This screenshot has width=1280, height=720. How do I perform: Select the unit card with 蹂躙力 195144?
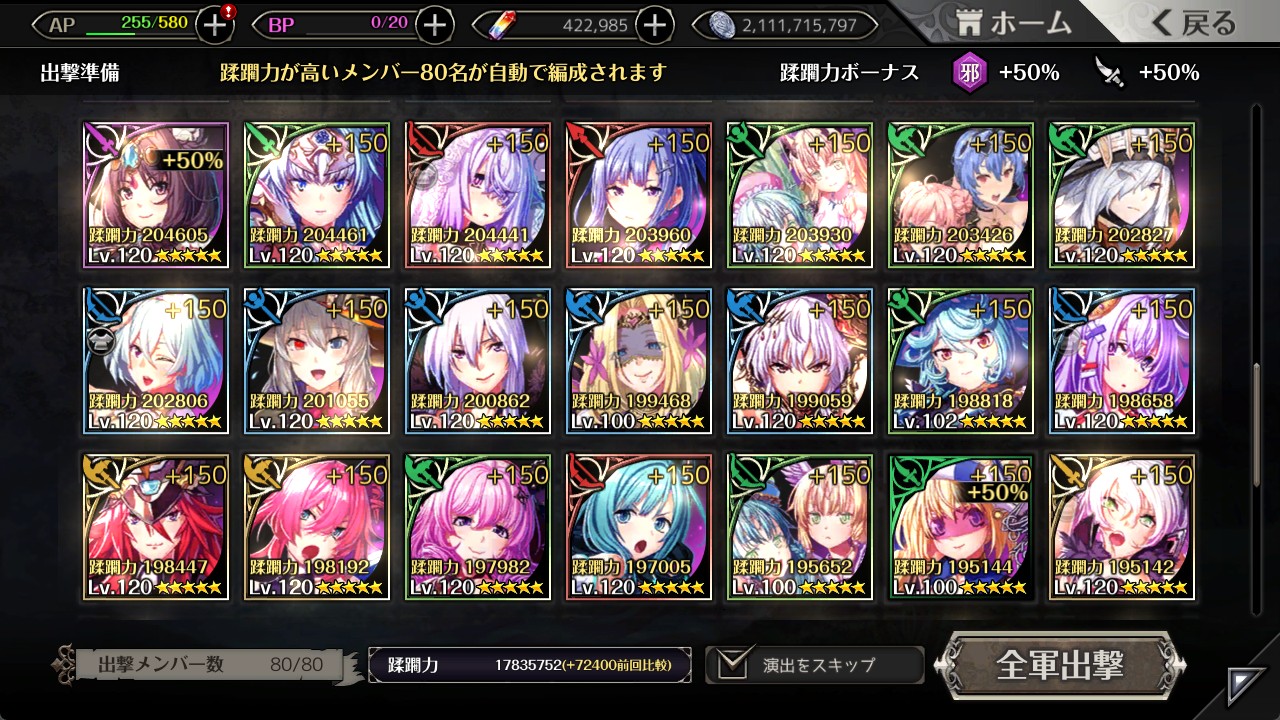[960, 527]
